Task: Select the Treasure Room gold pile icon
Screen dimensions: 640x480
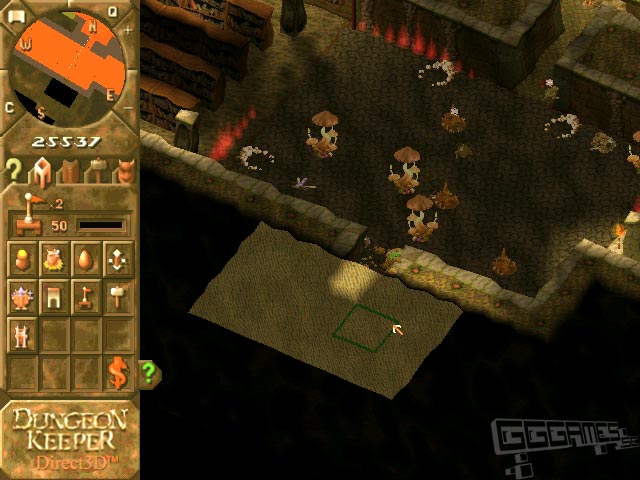Action: point(23,262)
